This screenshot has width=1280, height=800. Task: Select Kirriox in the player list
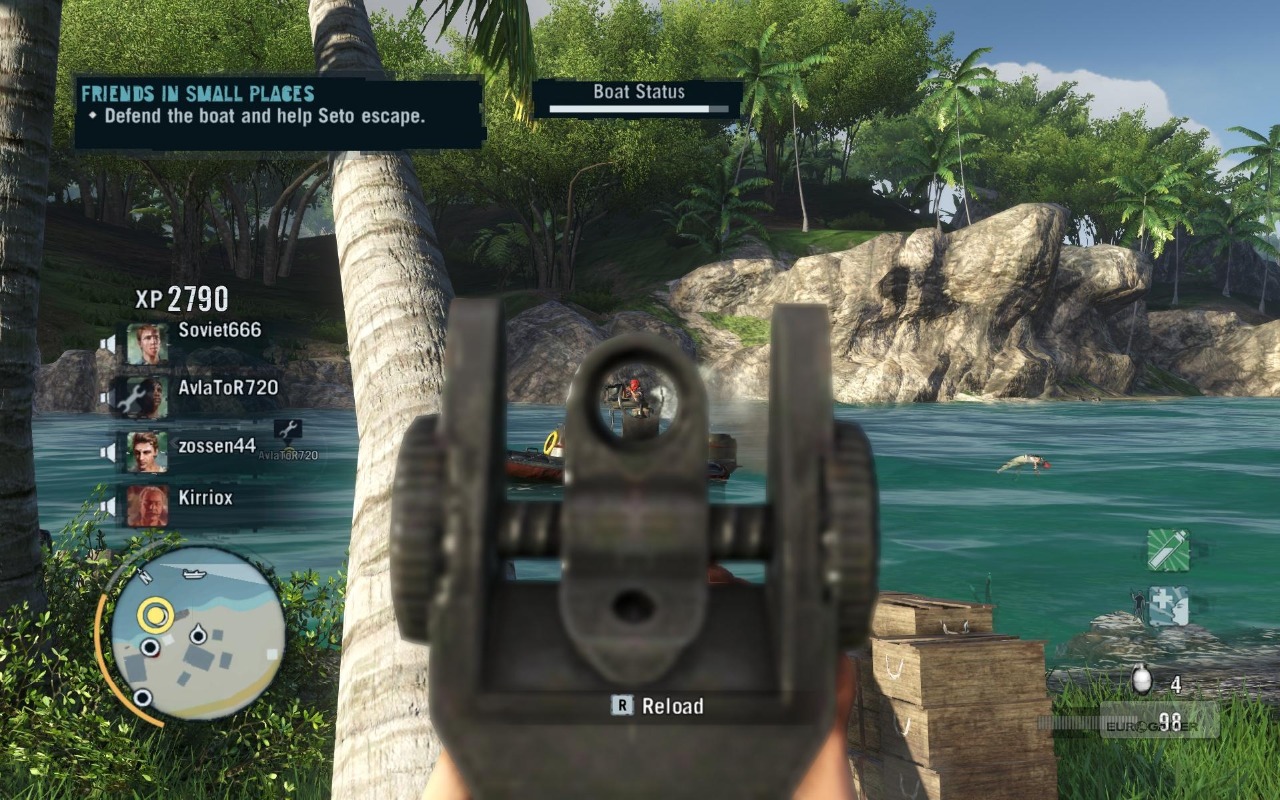point(204,499)
